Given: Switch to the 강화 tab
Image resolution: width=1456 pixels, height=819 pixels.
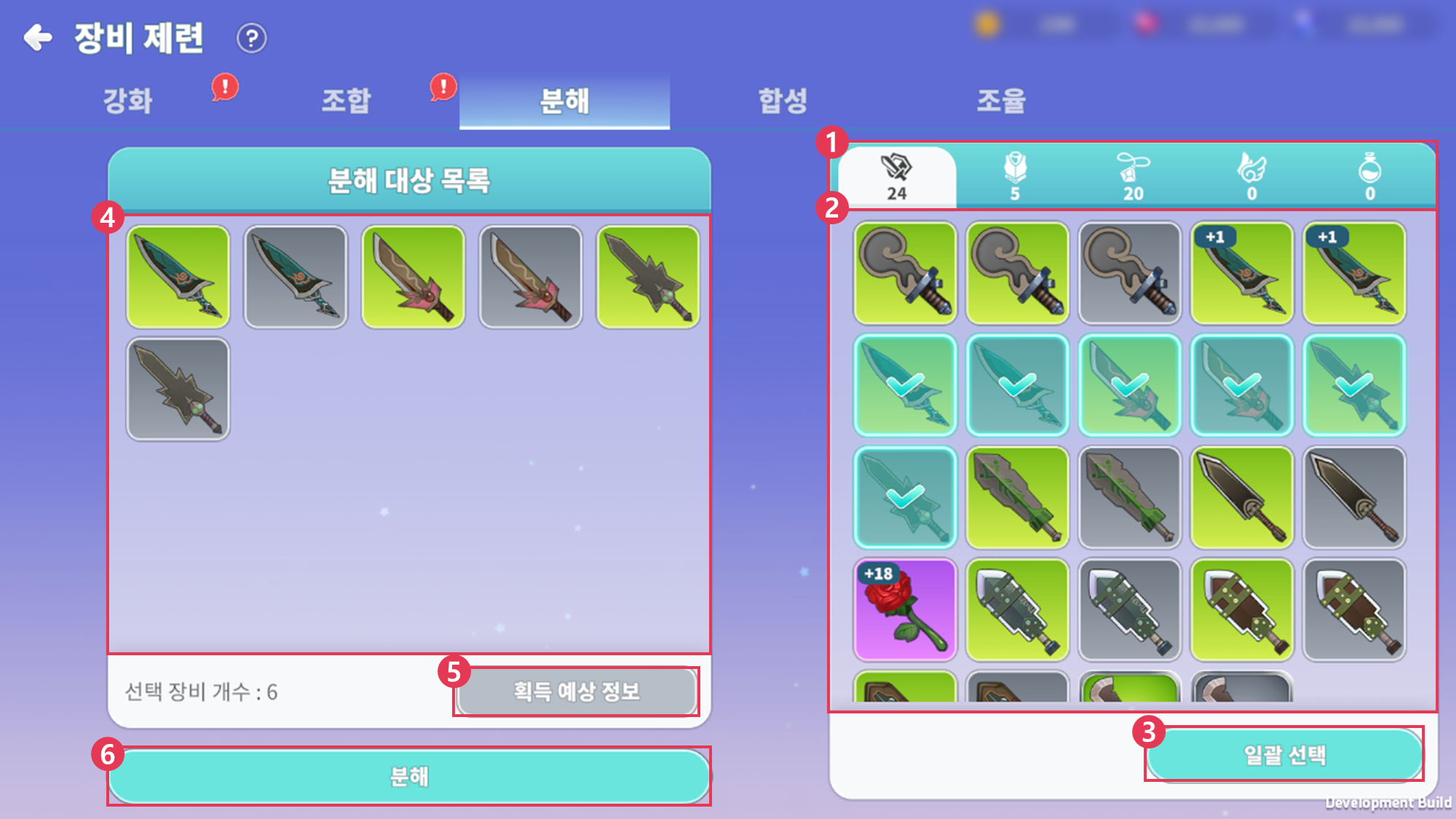Looking at the screenshot, I should [128, 100].
